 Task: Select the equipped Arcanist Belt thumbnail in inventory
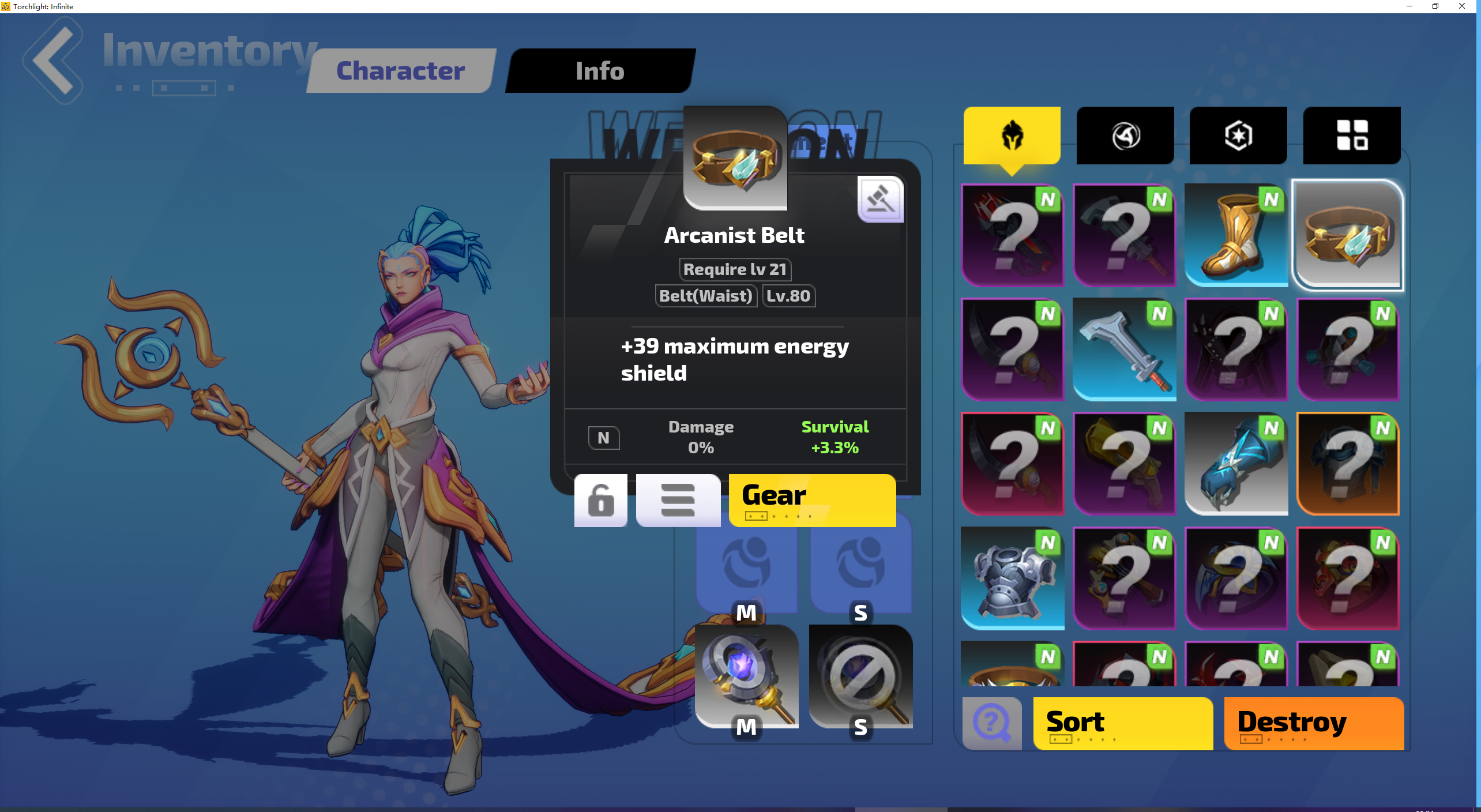pyautogui.click(x=1348, y=235)
